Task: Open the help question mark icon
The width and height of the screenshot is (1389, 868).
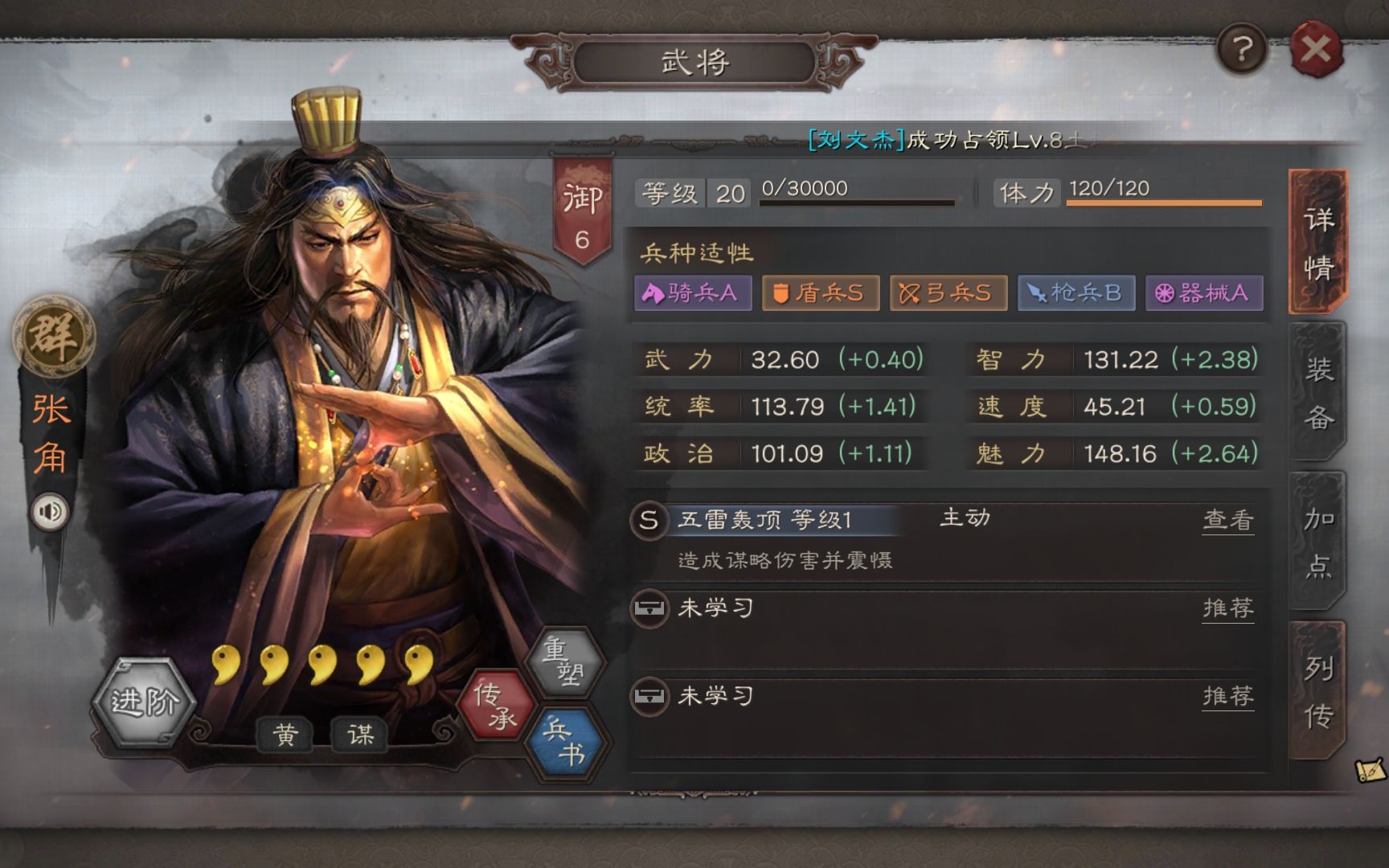Action: pos(1243,50)
